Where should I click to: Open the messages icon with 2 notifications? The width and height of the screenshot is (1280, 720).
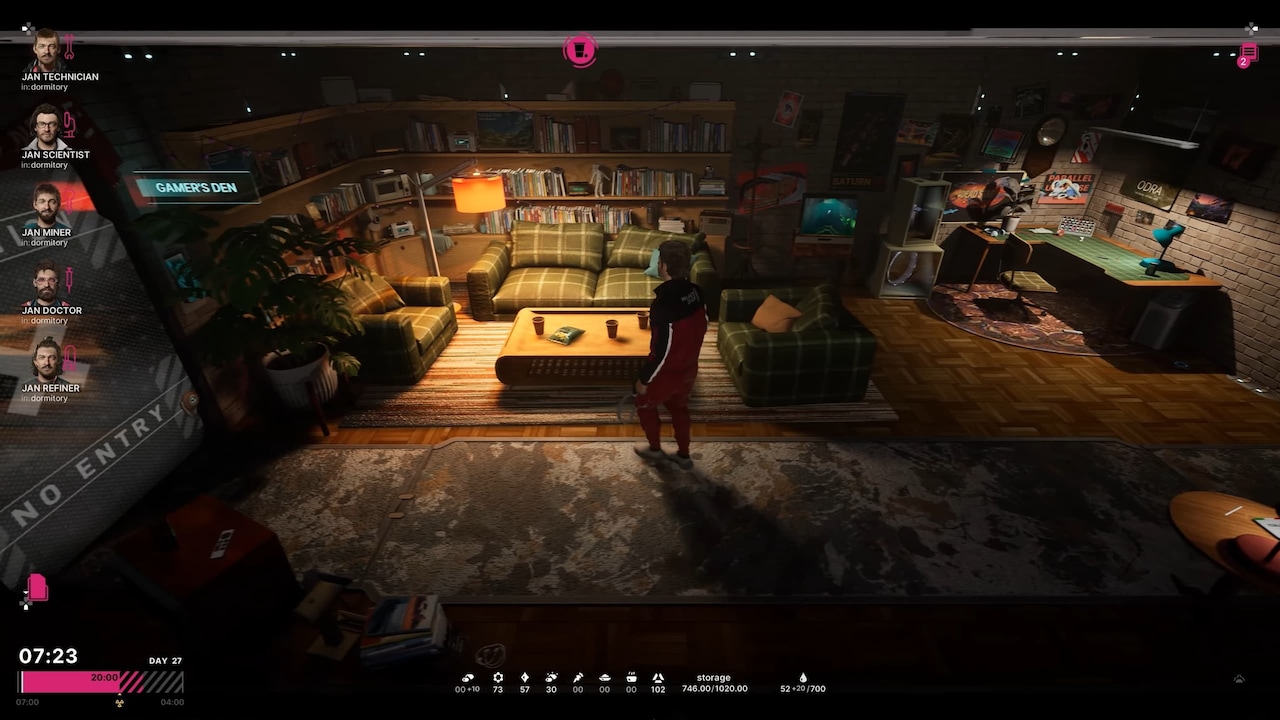[1248, 54]
